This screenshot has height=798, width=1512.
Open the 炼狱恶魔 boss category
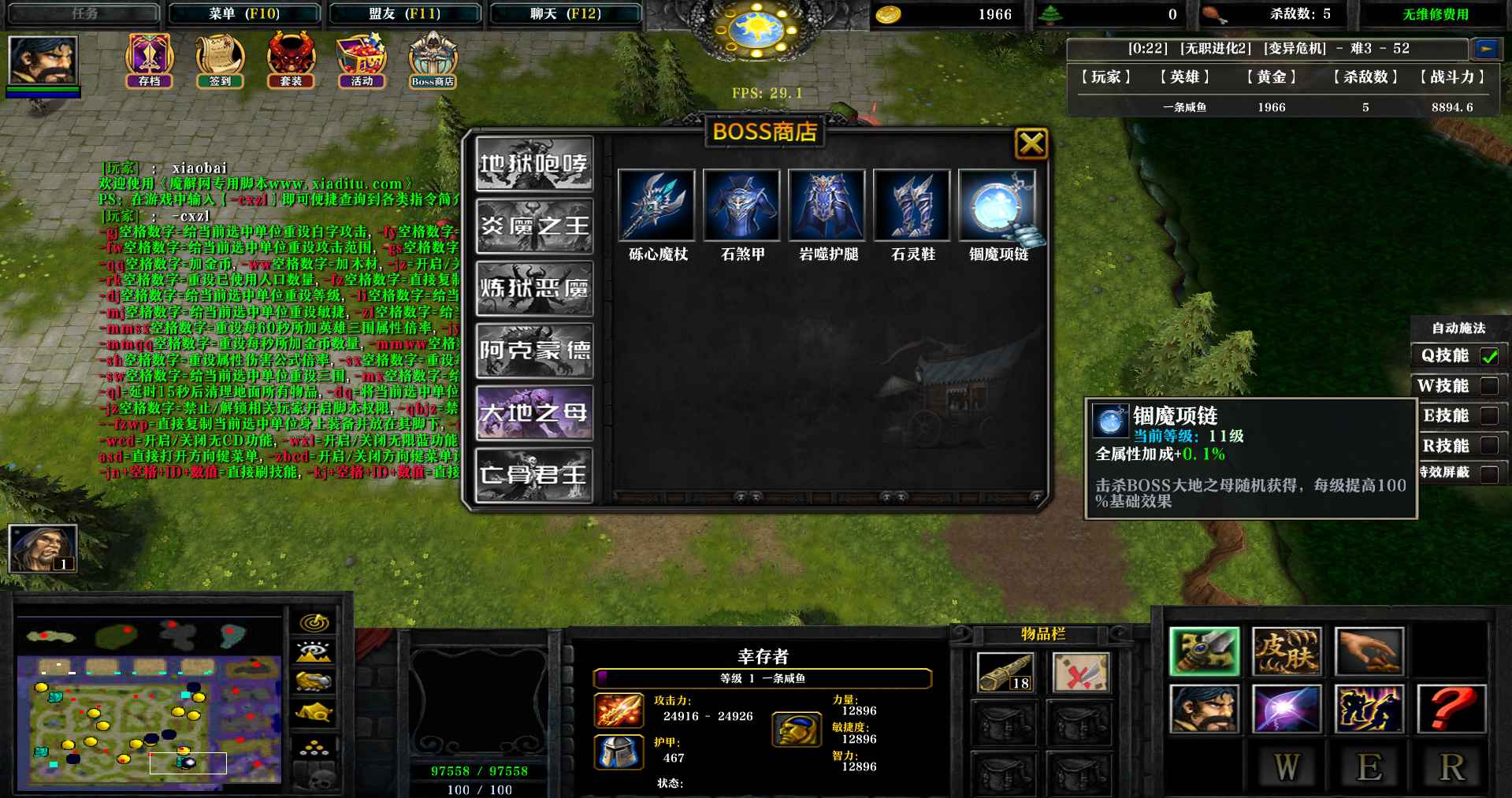(534, 288)
